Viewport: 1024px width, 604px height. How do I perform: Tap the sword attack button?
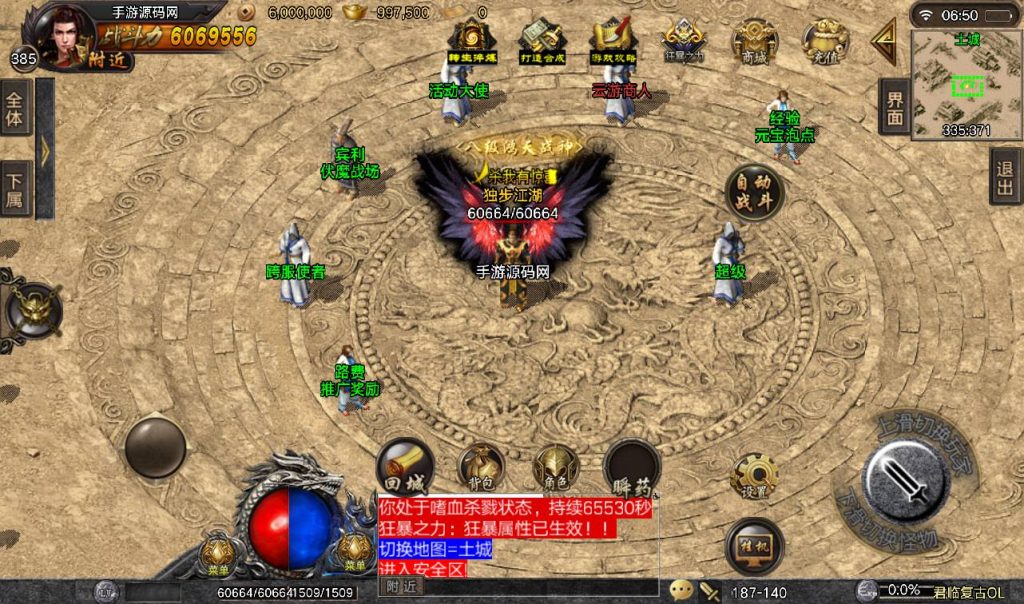pos(905,481)
